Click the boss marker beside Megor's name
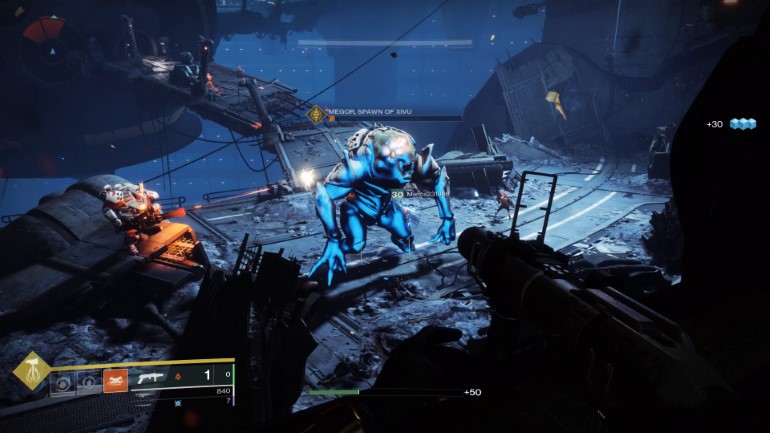The image size is (770, 433). coord(318,115)
